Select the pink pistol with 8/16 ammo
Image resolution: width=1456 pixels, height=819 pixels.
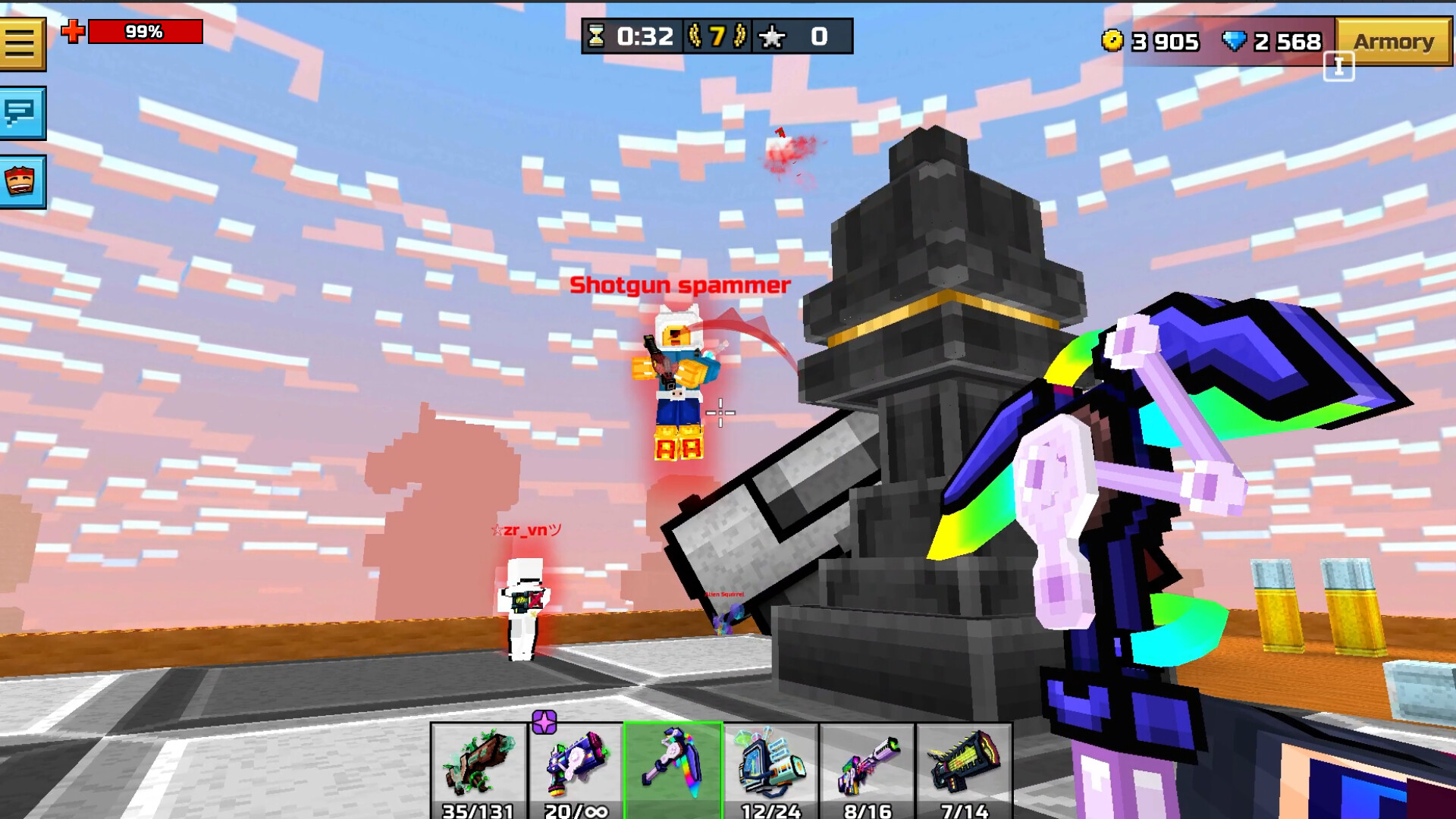868,766
